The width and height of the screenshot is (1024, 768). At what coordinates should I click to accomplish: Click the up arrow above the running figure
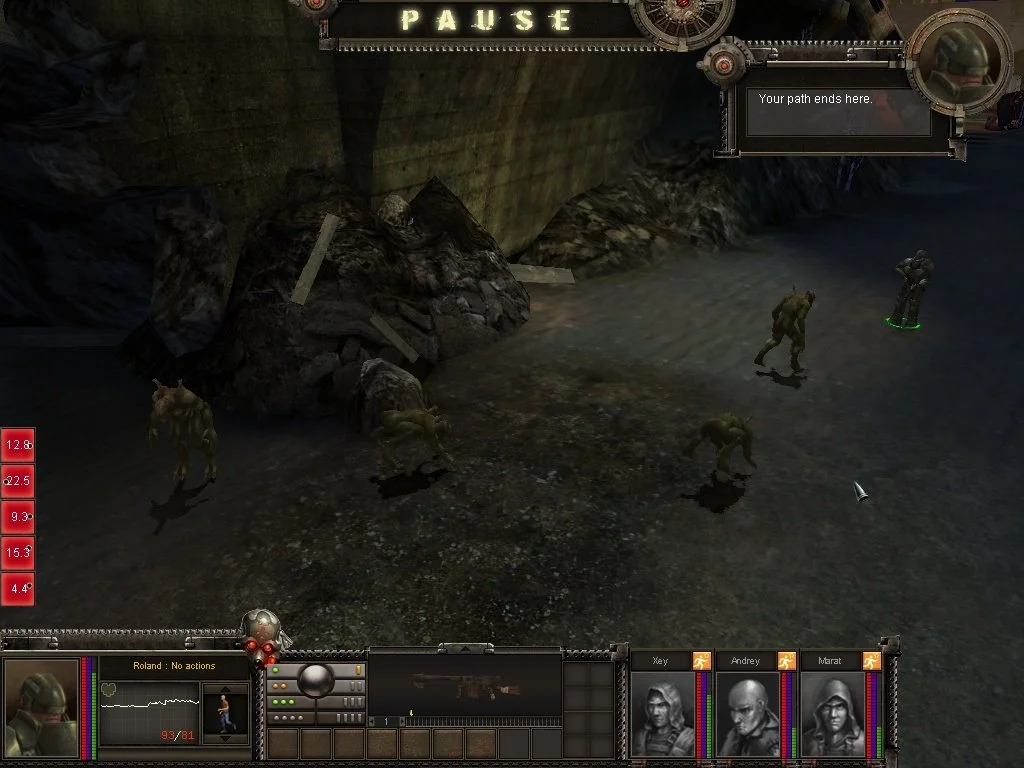[x=224, y=689]
